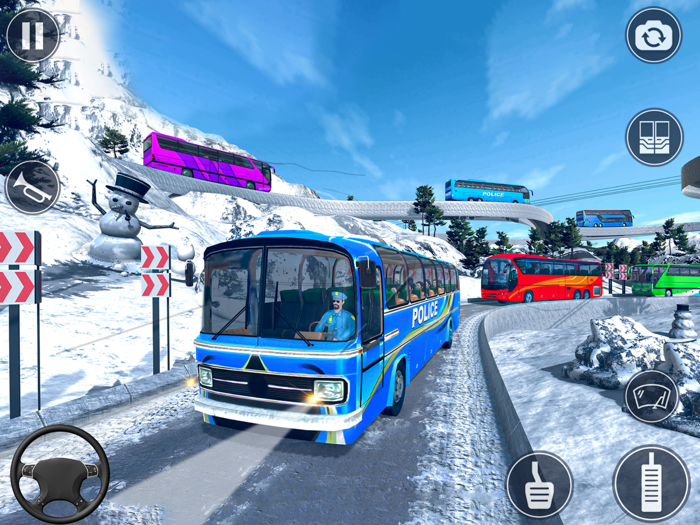The width and height of the screenshot is (700, 525).
Task: Tap the brake pedal
Action: 539,485
